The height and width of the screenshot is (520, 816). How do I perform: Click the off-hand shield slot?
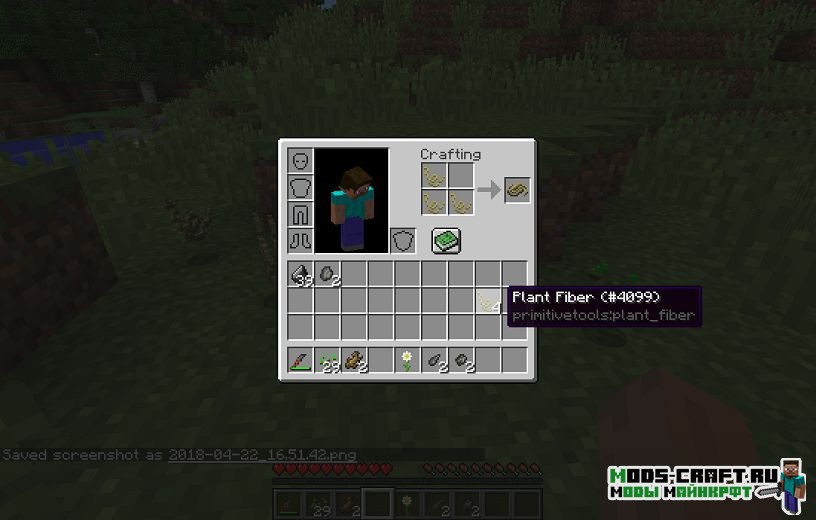(x=402, y=241)
